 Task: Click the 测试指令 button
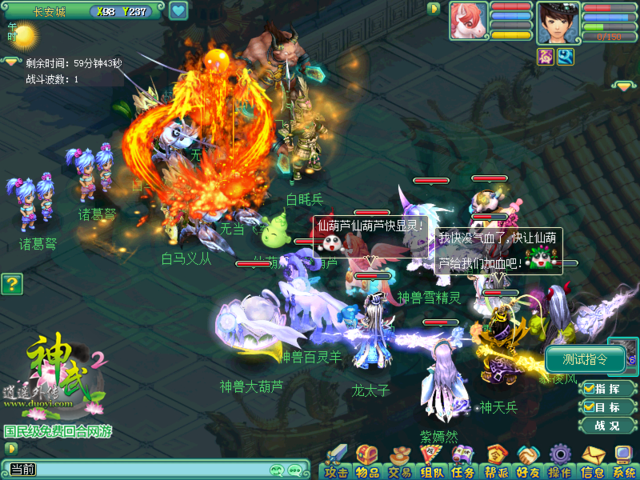pos(593,360)
